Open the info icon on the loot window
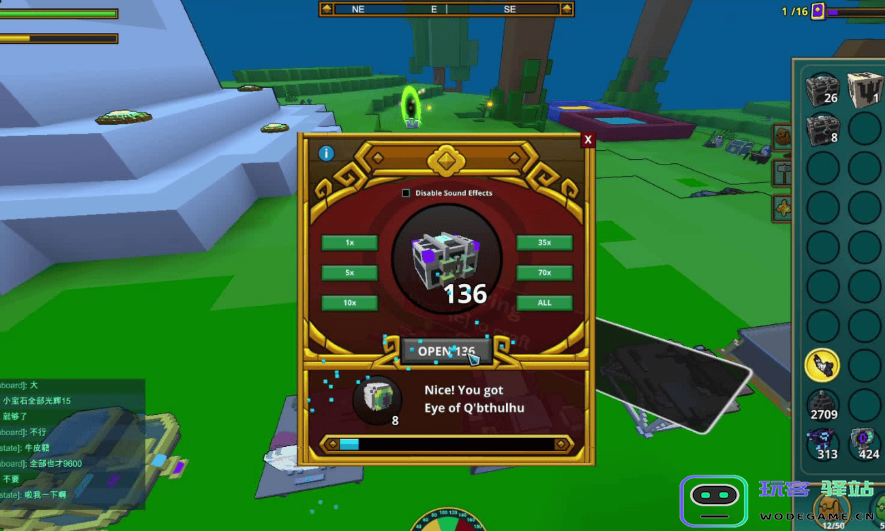The height and width of the screenshot is (531, 885). pyautogui.click(x=326, y=154)
